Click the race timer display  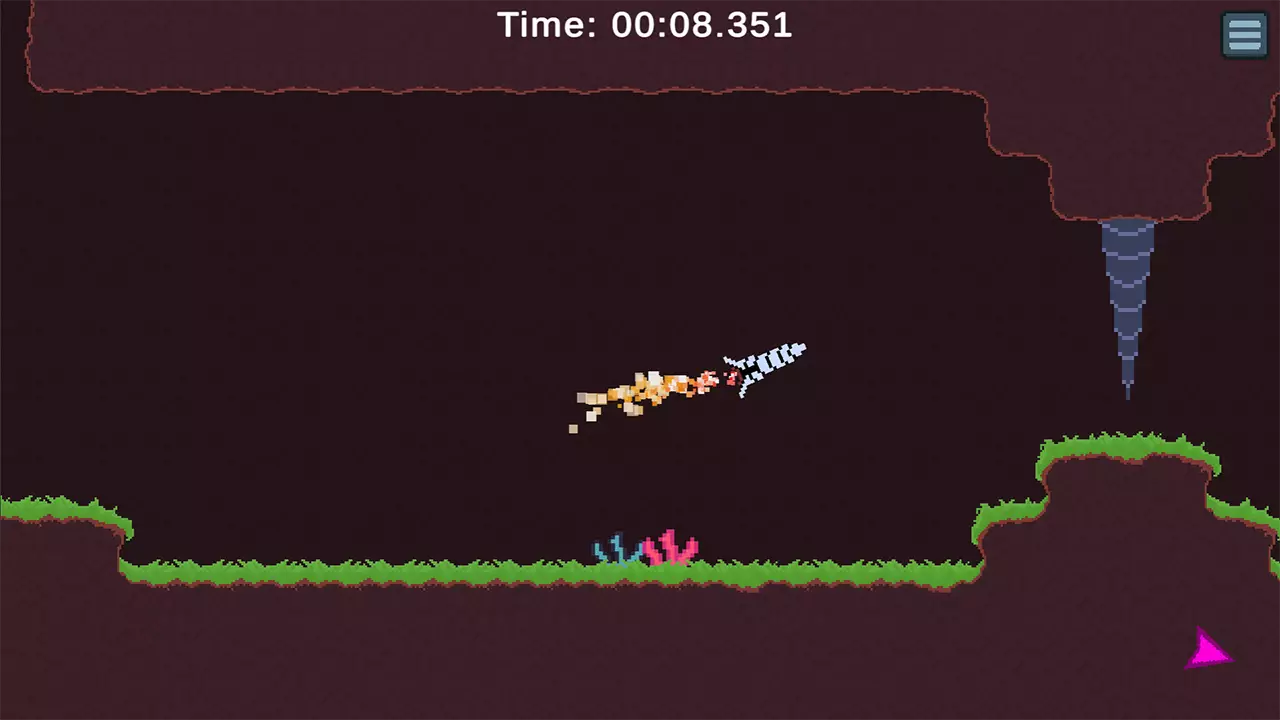700,25
